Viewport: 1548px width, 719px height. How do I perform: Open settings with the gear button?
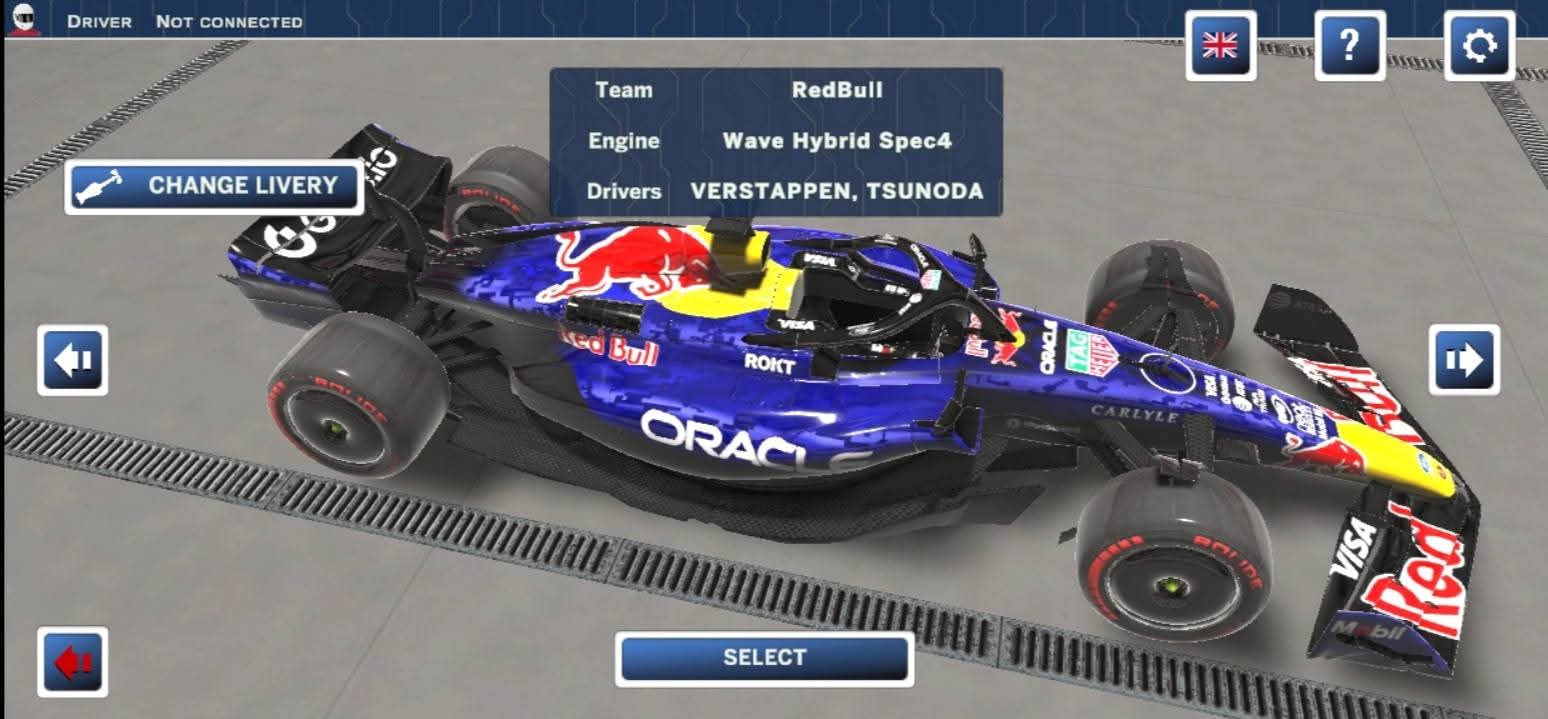[x=1479, y=46]
